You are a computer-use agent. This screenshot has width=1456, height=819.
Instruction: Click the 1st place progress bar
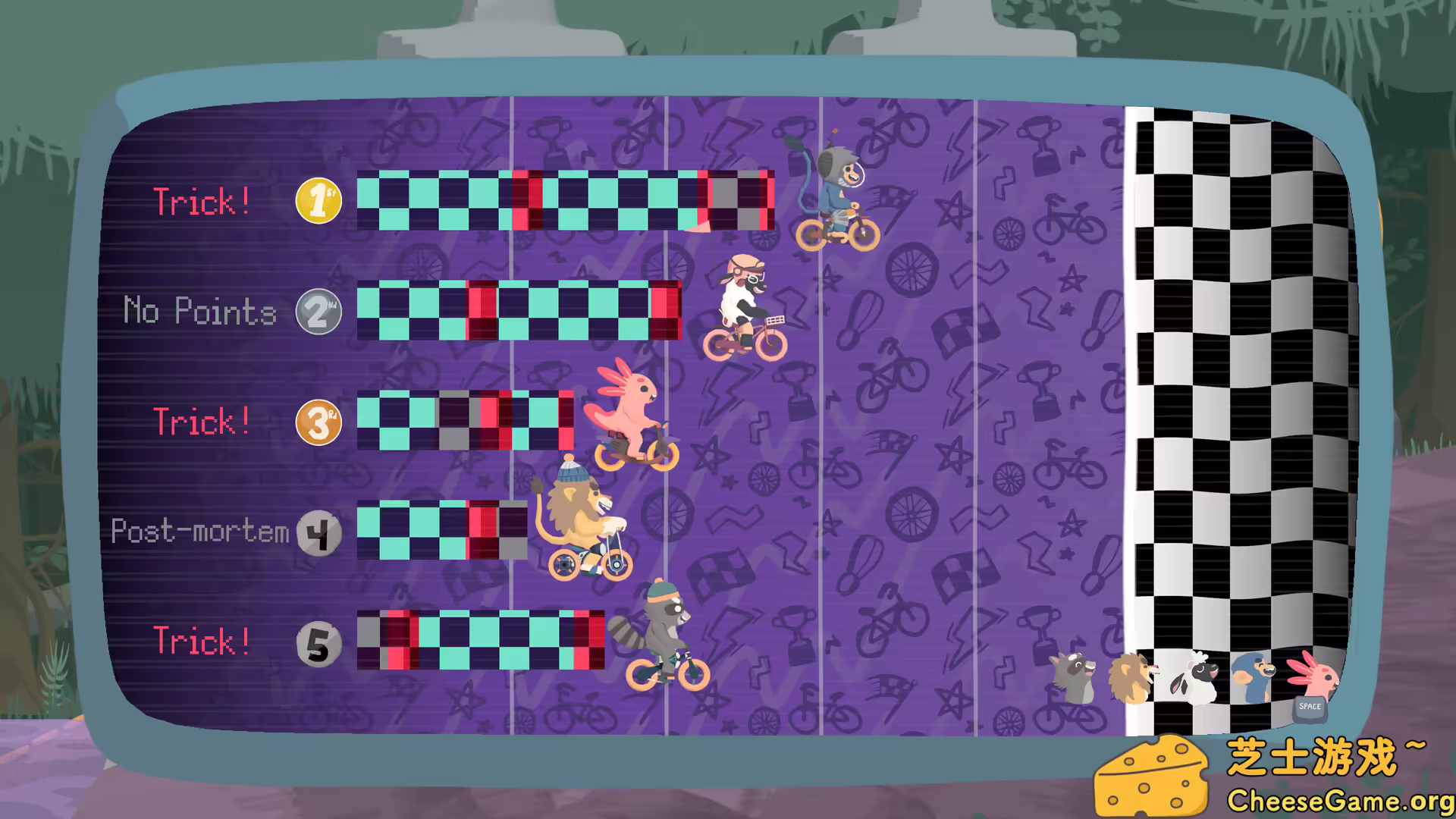click(565, 200)
